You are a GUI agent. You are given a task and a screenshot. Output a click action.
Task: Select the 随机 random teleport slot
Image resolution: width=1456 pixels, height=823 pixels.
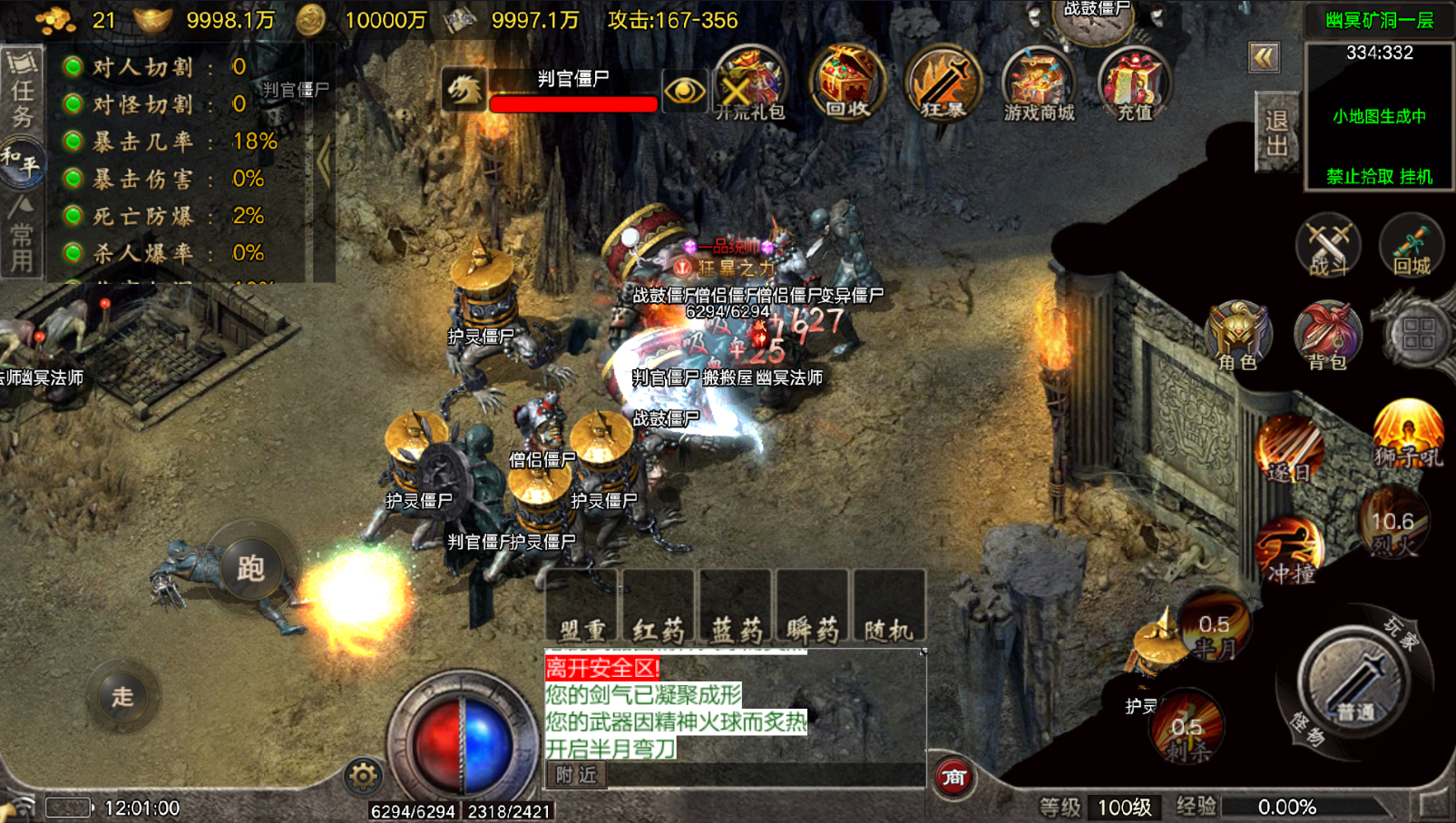[x=889, y=607]
